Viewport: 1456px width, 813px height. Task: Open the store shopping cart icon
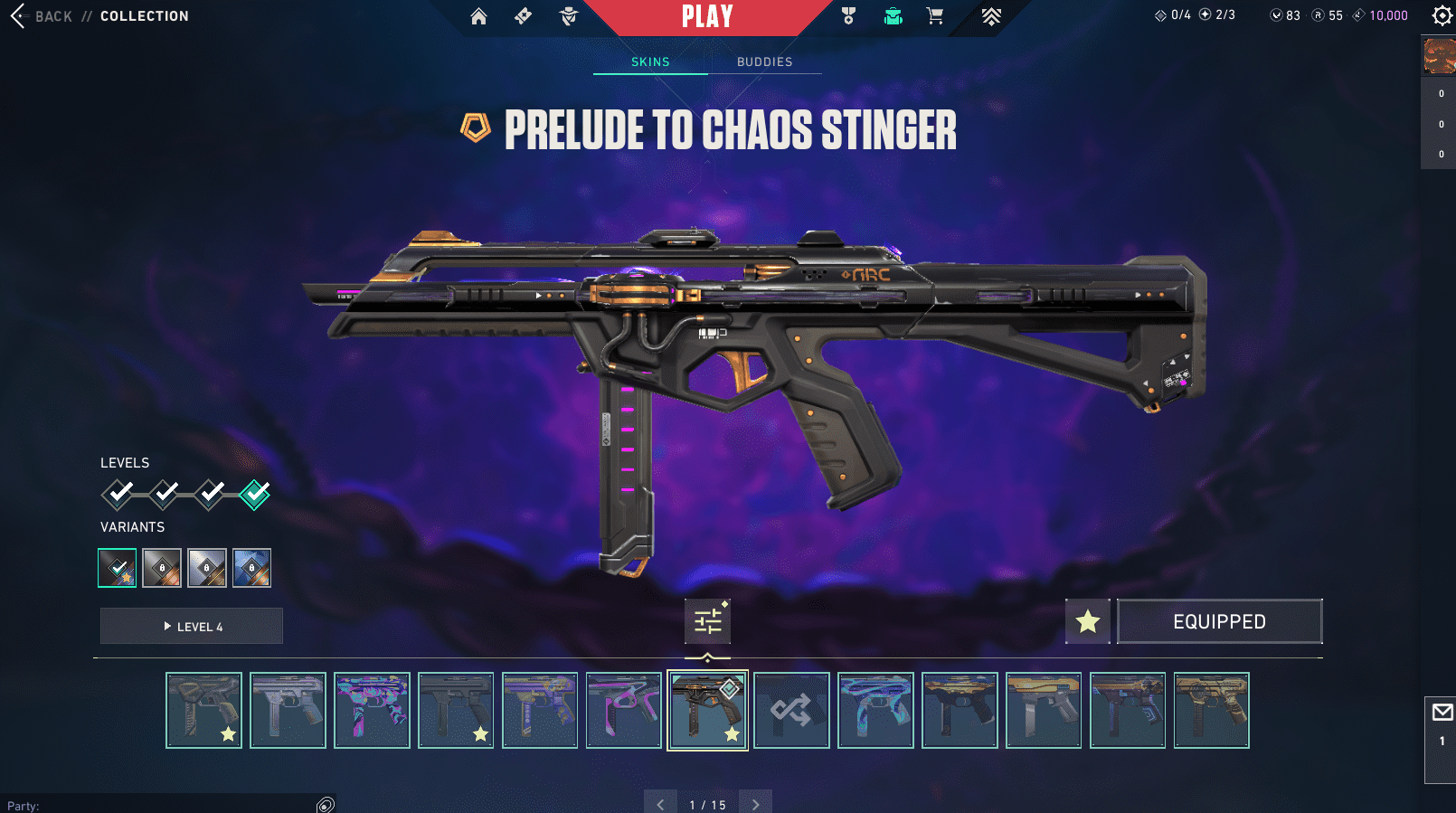click(x=935, y=16)
